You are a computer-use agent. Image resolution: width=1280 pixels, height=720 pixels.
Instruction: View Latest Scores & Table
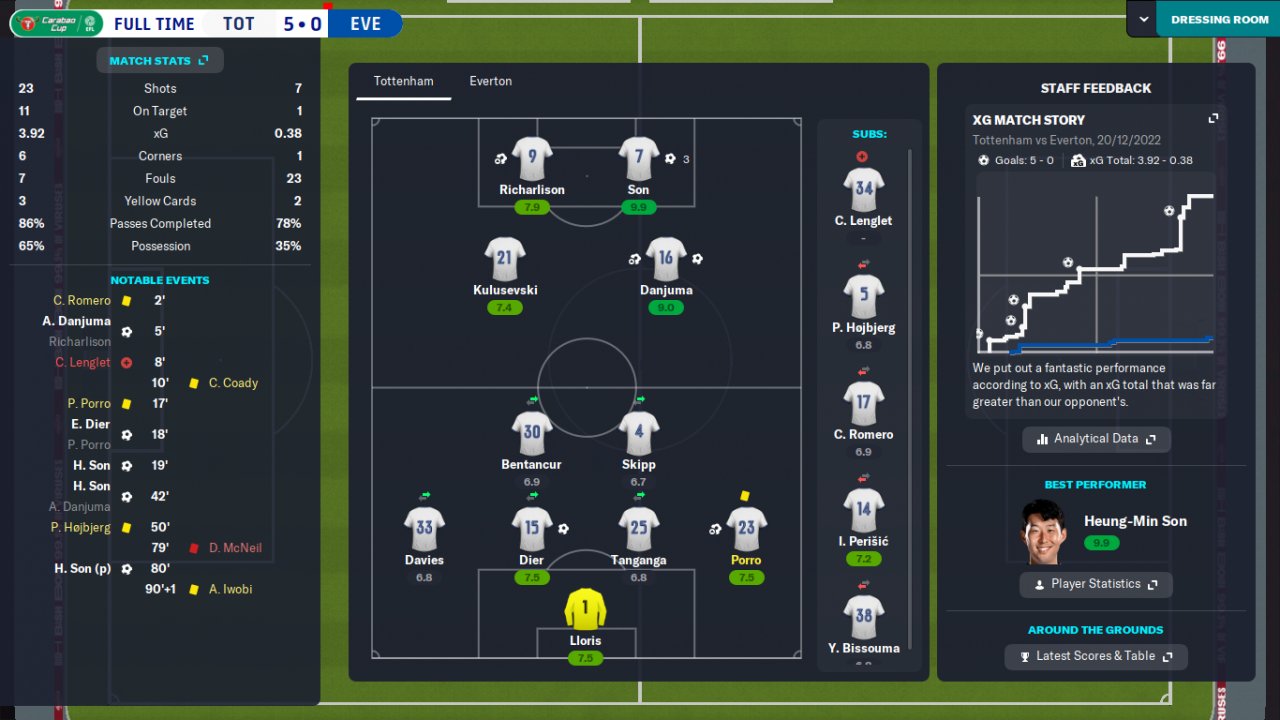pyautogui.click(x=1096, y=656)
